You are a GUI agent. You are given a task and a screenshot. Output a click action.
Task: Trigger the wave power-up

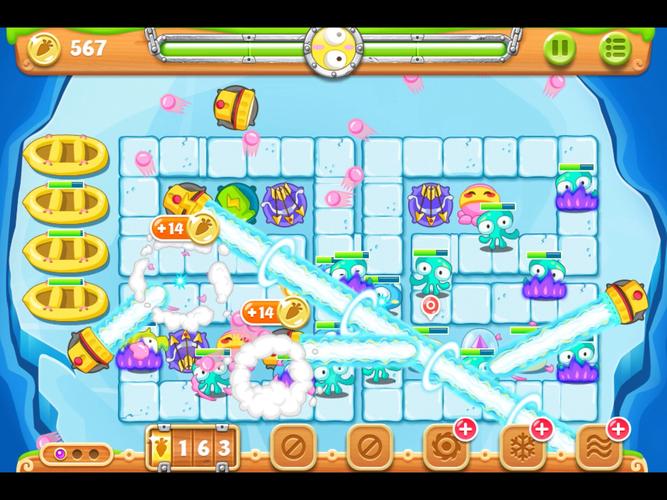pyautogui.click(x=598, y=446)
